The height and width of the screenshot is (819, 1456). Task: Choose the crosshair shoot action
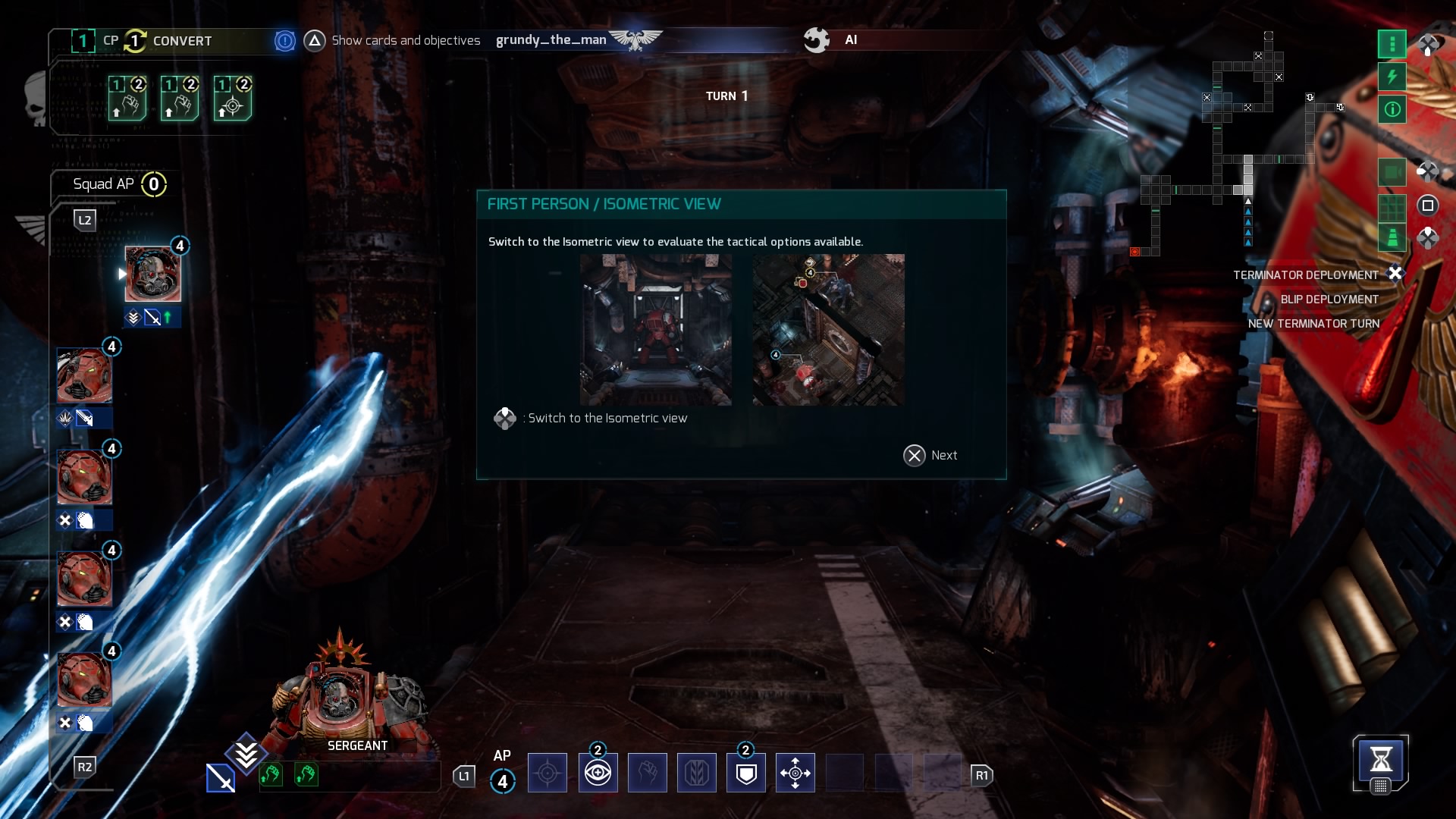click(547, 773)
